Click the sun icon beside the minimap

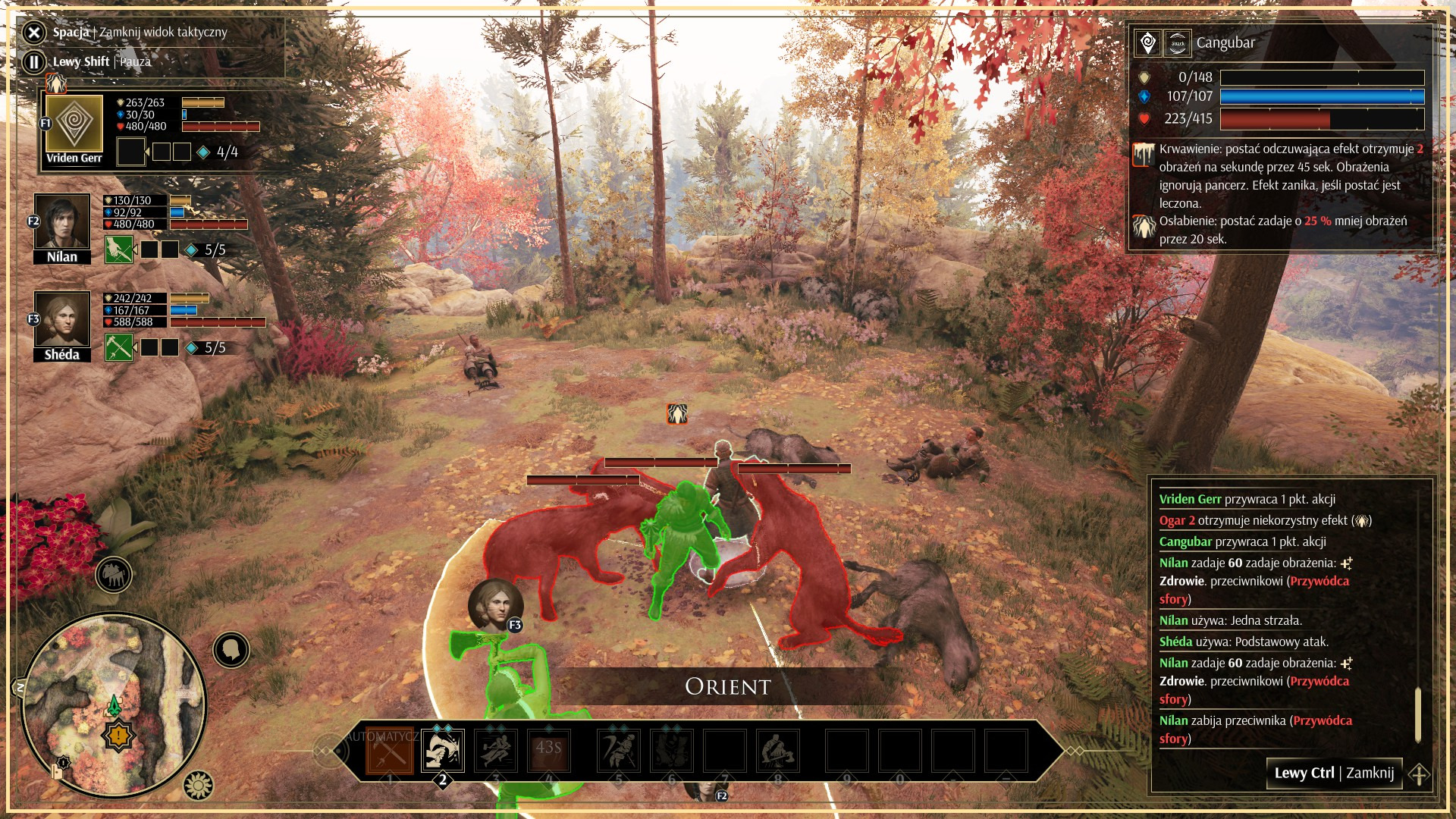[199, 786]
